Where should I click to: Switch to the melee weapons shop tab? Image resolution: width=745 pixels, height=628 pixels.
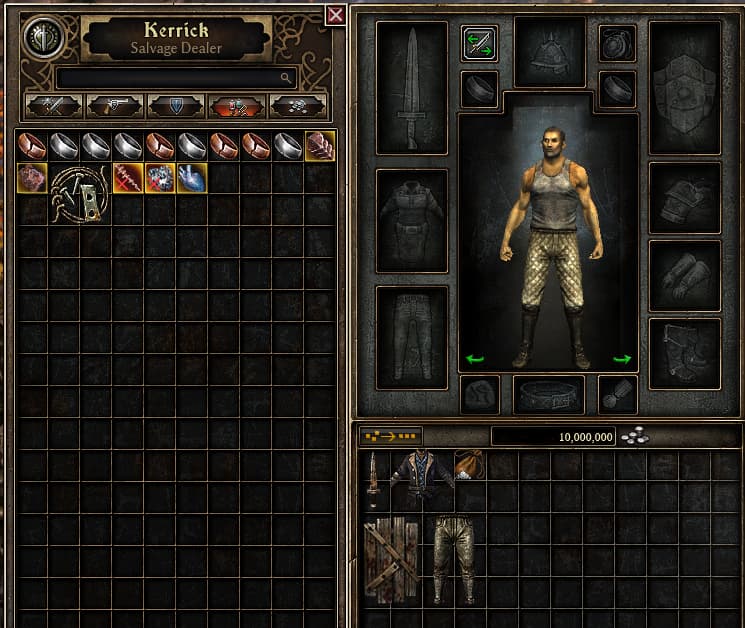pyautogui.click(x=54, y=105)
